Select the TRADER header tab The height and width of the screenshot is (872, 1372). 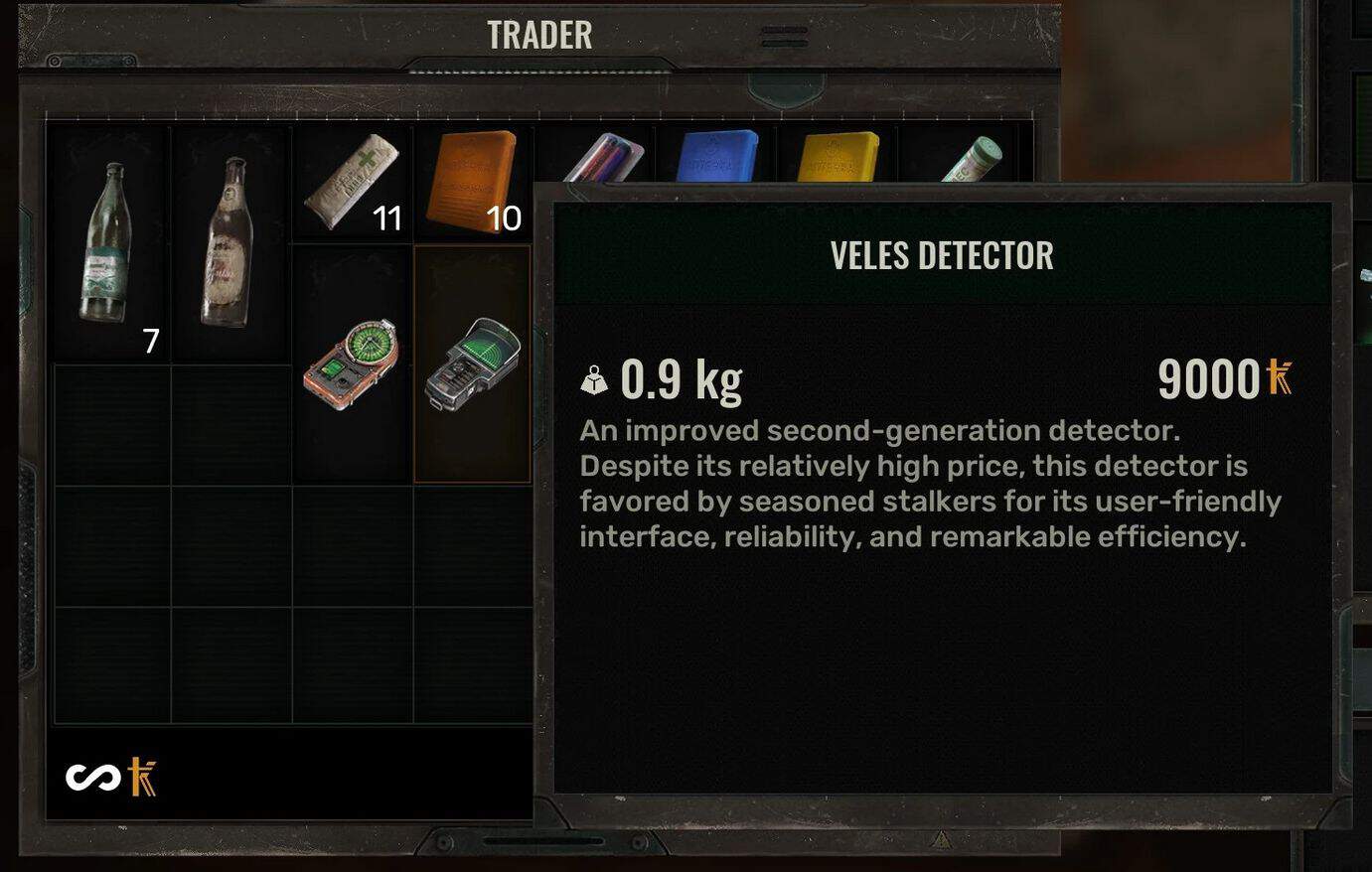pyautogui.click(x=537, y=34)
